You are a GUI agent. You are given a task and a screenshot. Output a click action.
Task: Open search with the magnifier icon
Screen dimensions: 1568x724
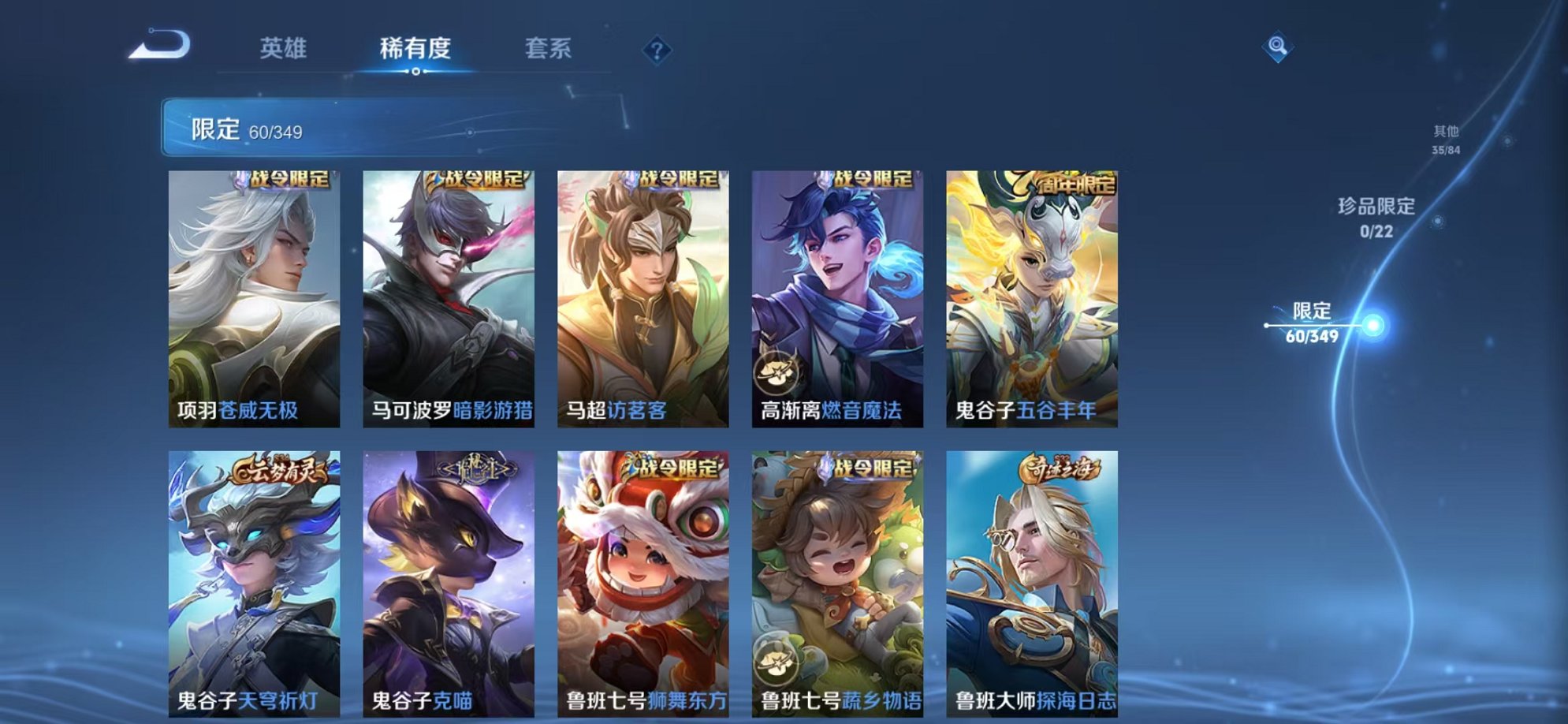[x=1276, y=47]
